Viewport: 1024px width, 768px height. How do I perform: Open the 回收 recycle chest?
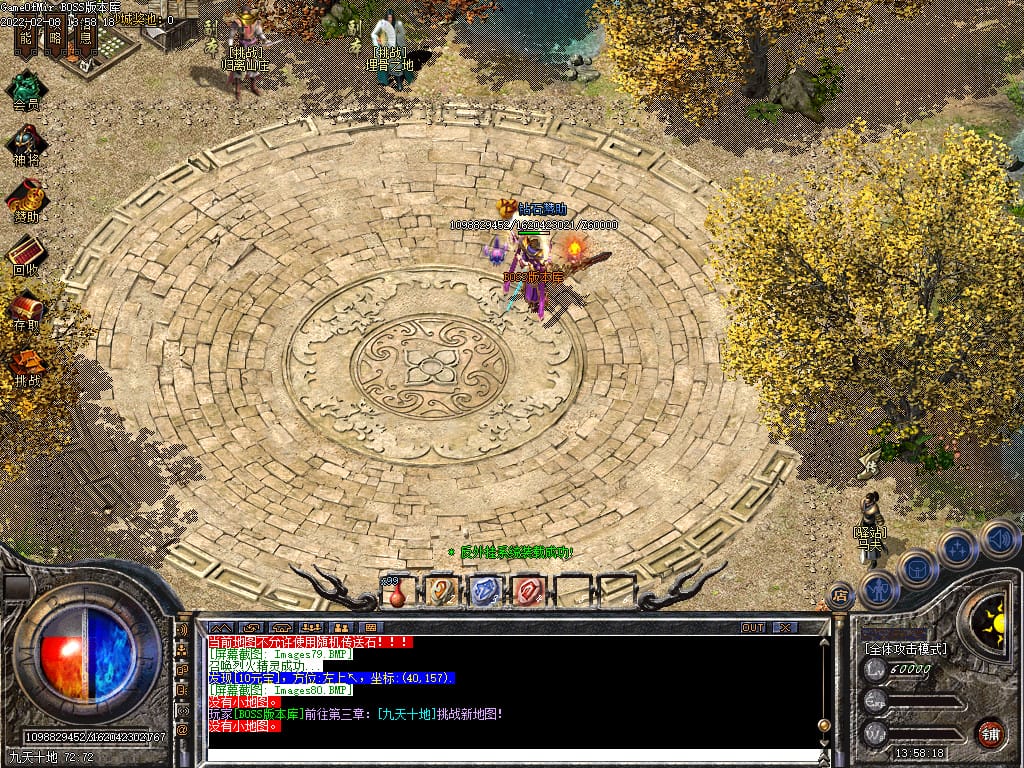27,254
